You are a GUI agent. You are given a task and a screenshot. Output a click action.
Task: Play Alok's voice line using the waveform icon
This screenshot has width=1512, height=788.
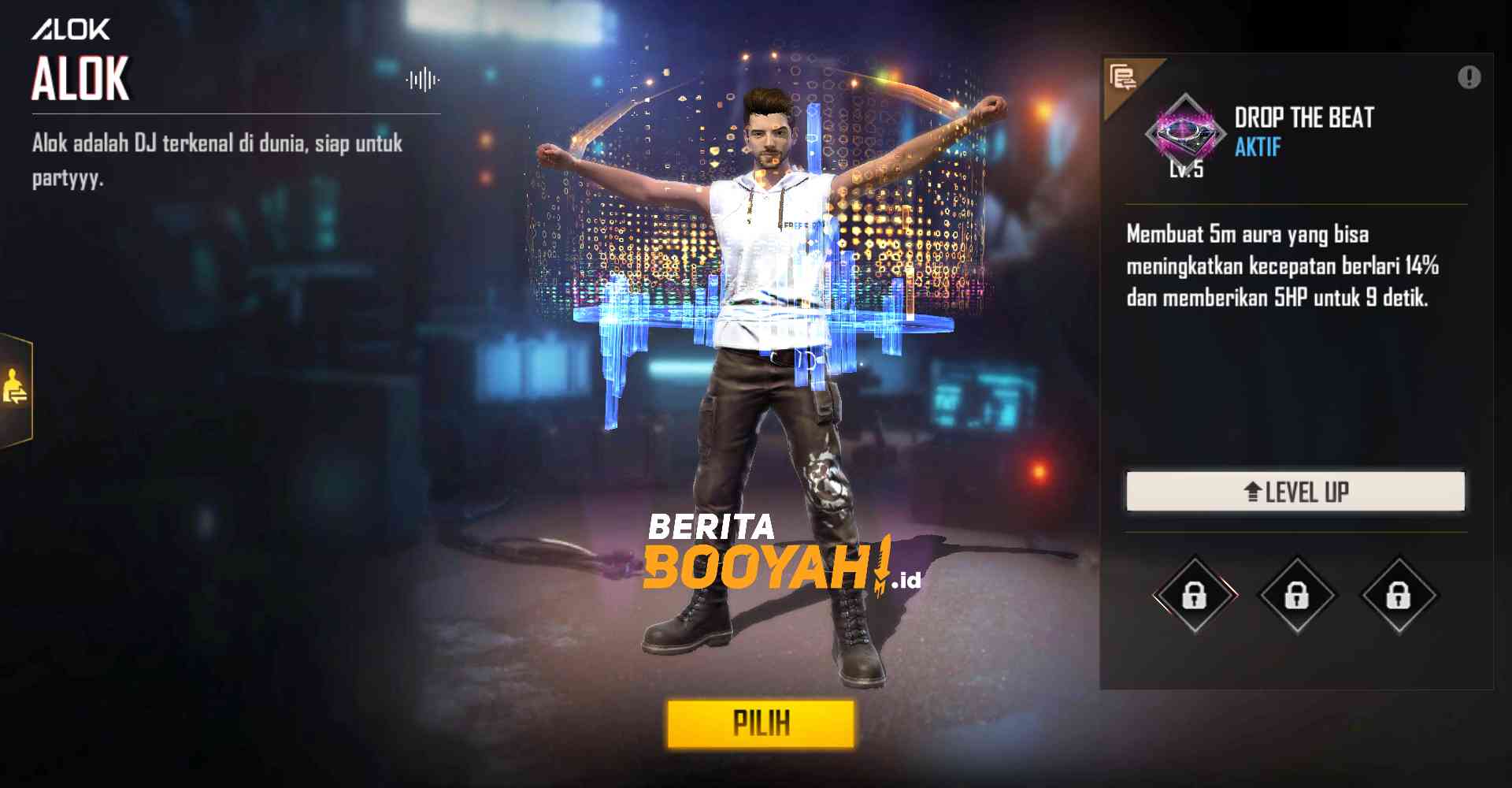coord(422,77)
